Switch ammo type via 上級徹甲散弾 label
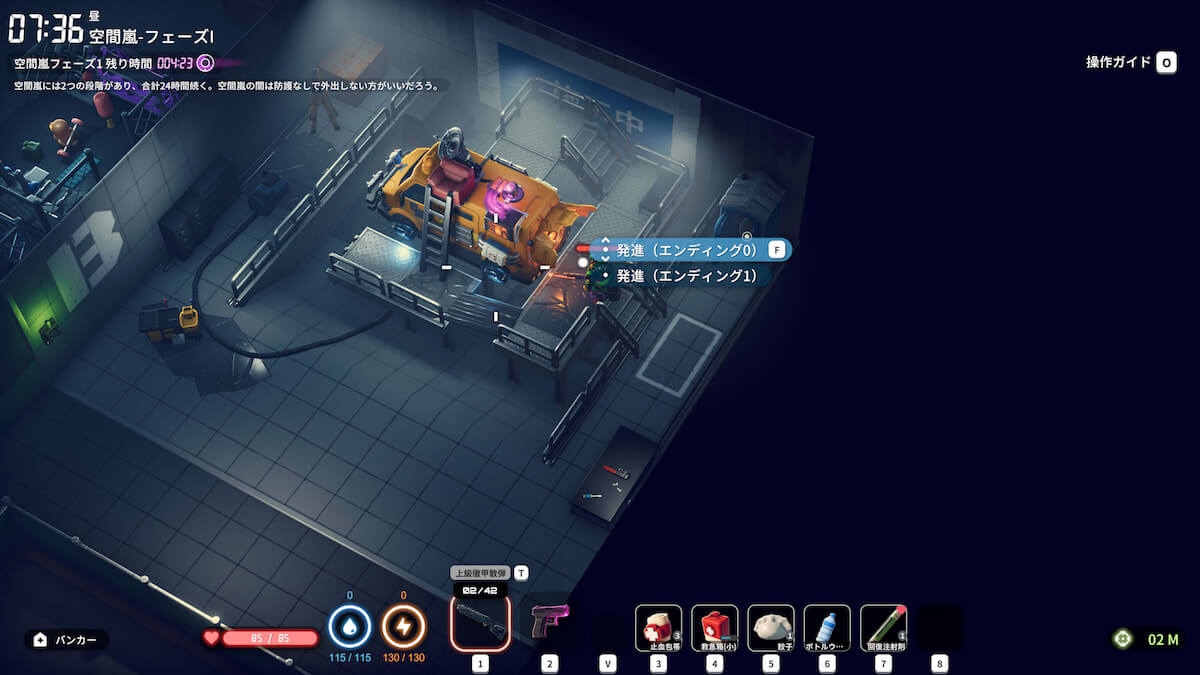This screenshot has width=1200, height=675. click(x=481, y=573)
